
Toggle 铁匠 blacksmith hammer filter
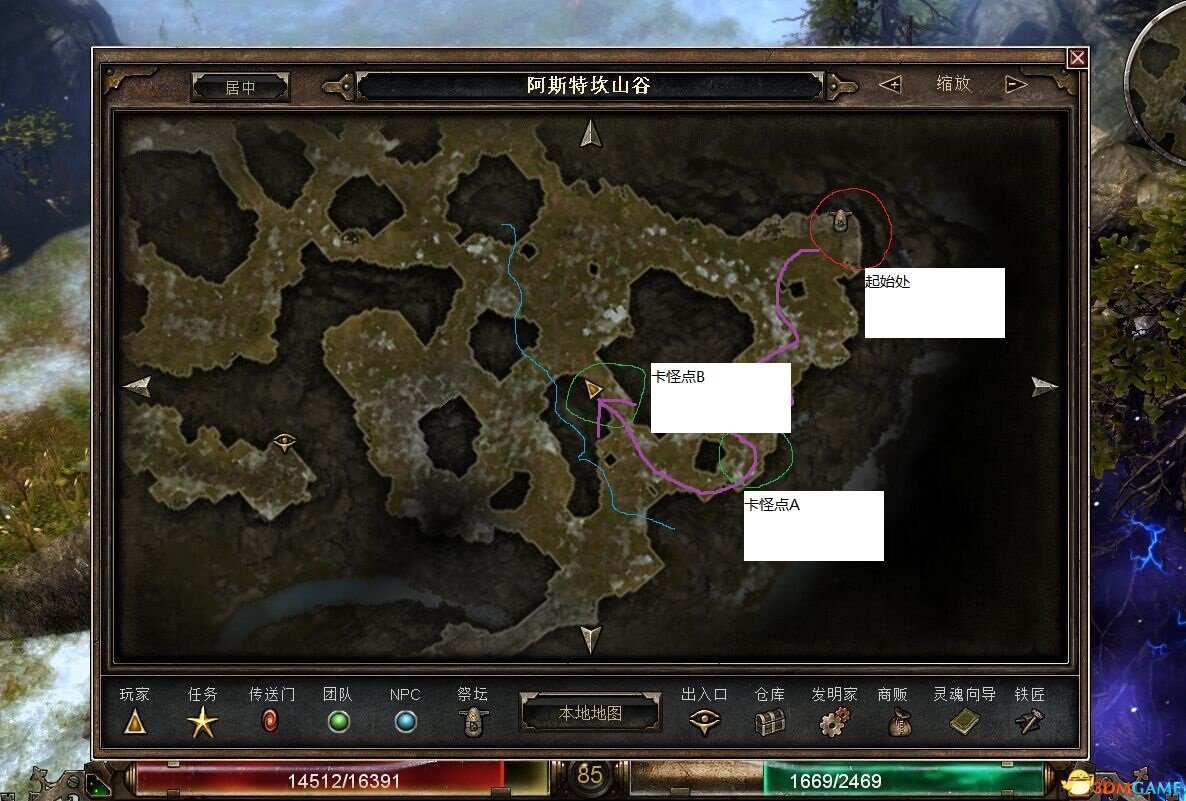pyautogui.click(x=1029, y=721)
